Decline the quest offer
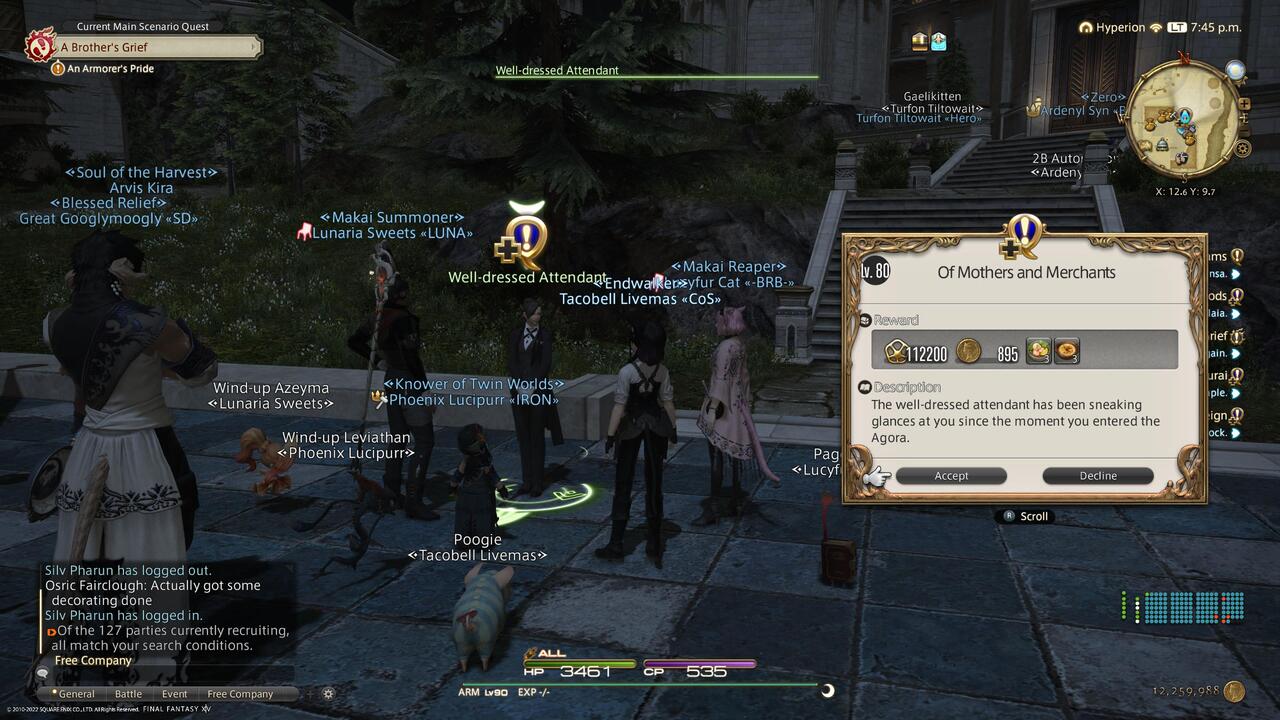The image size is (1280, 720). point(1097,475)
